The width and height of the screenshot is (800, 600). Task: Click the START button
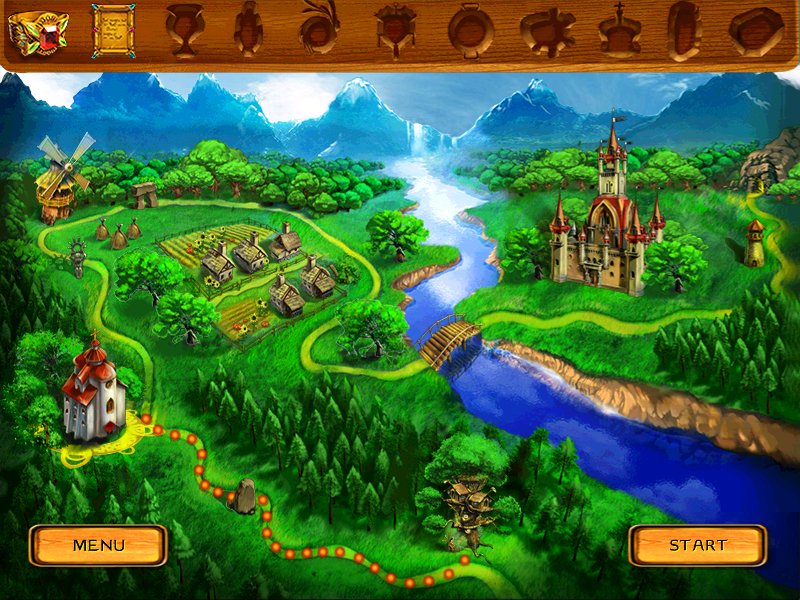(697, 545)
